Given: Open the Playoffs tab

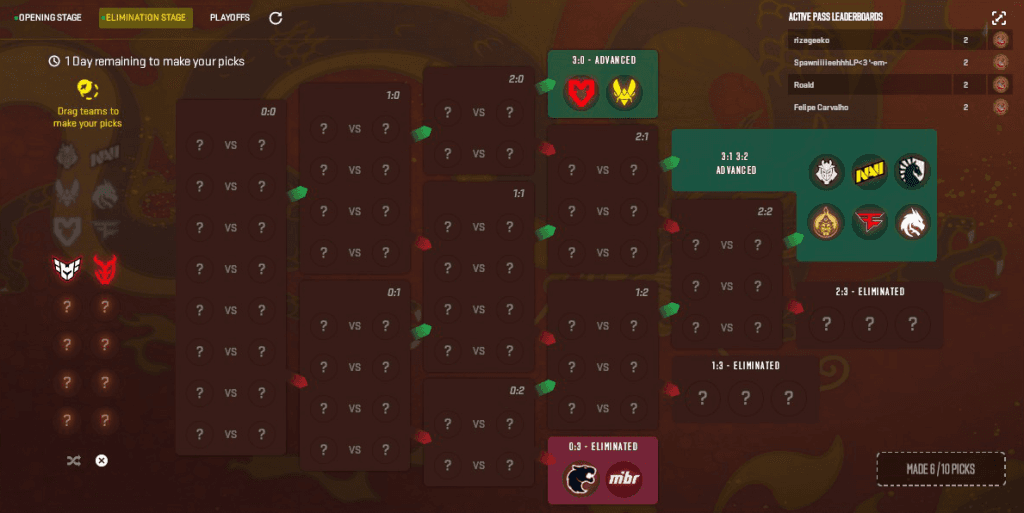Looking at the screenshot, I should click(230, 17).
